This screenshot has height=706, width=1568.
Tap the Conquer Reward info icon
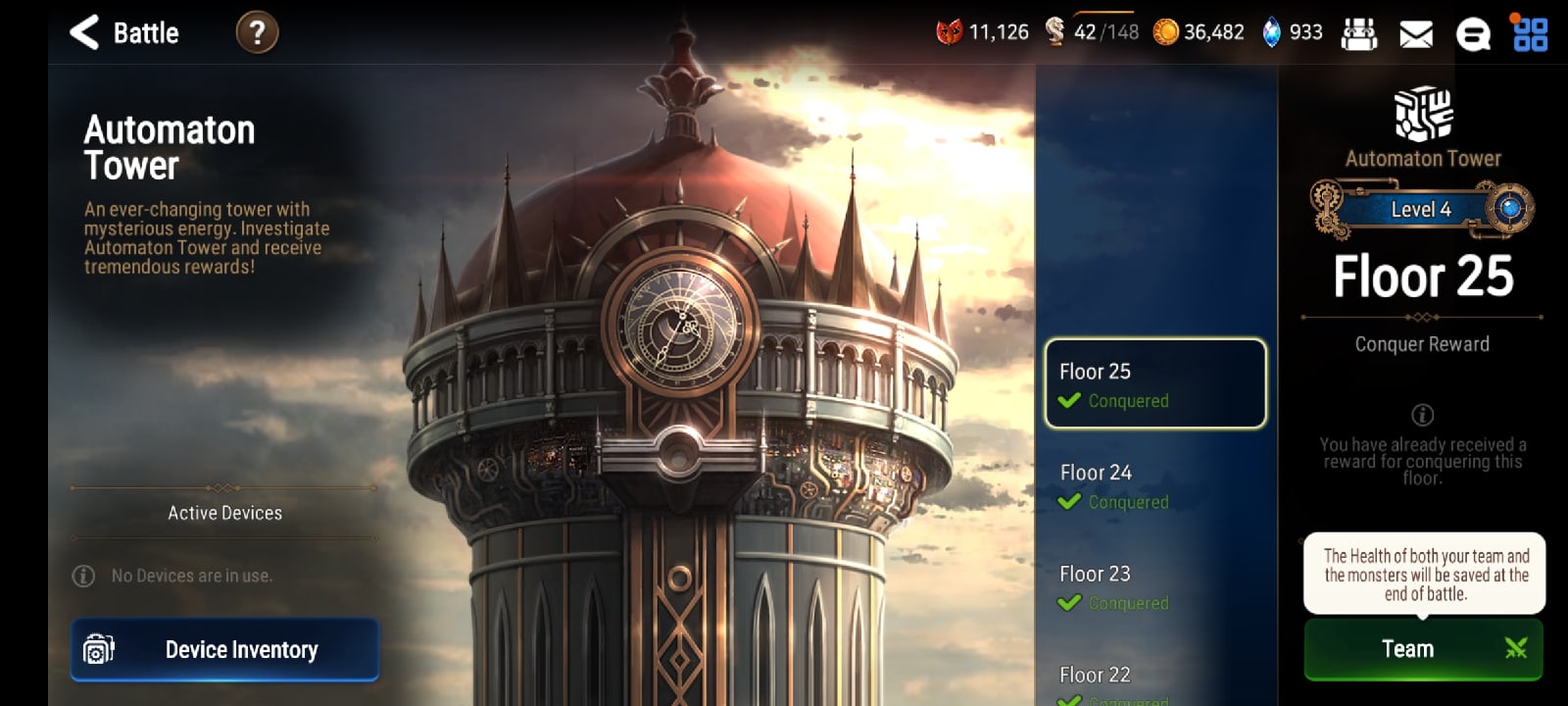1421,416
